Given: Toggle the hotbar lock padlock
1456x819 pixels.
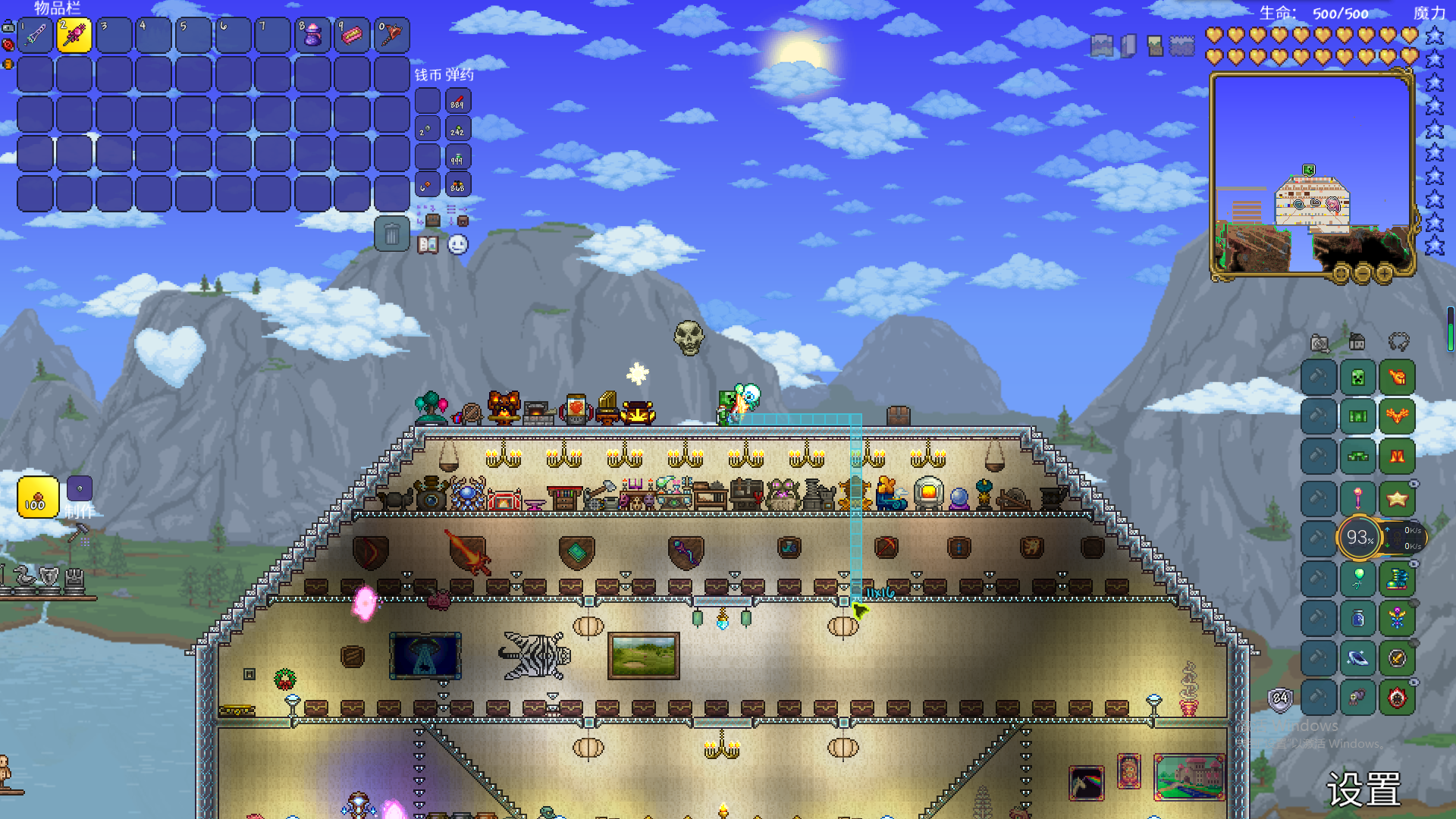Looking at the screenshot, I should pyautogui.click(x=8, y=27).
